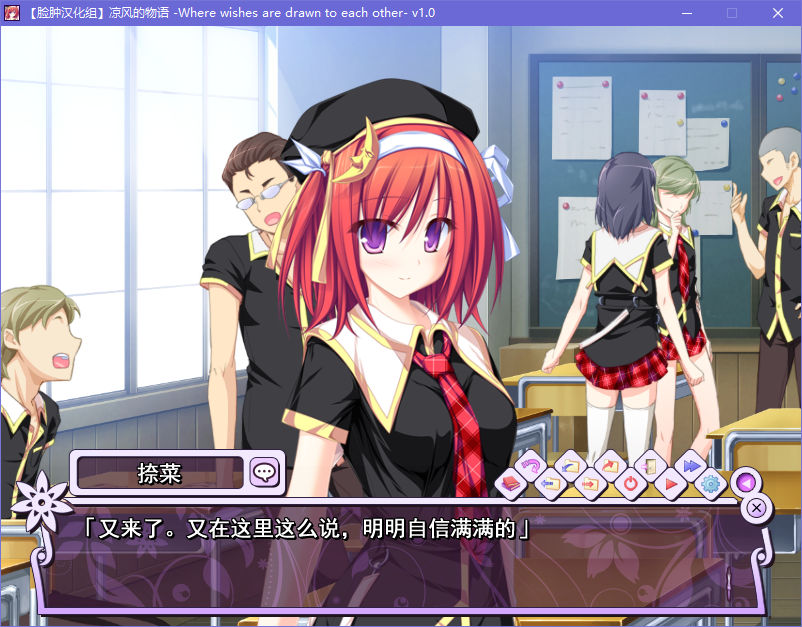Open settings via the blue gear icon

[x=711, y=485]
